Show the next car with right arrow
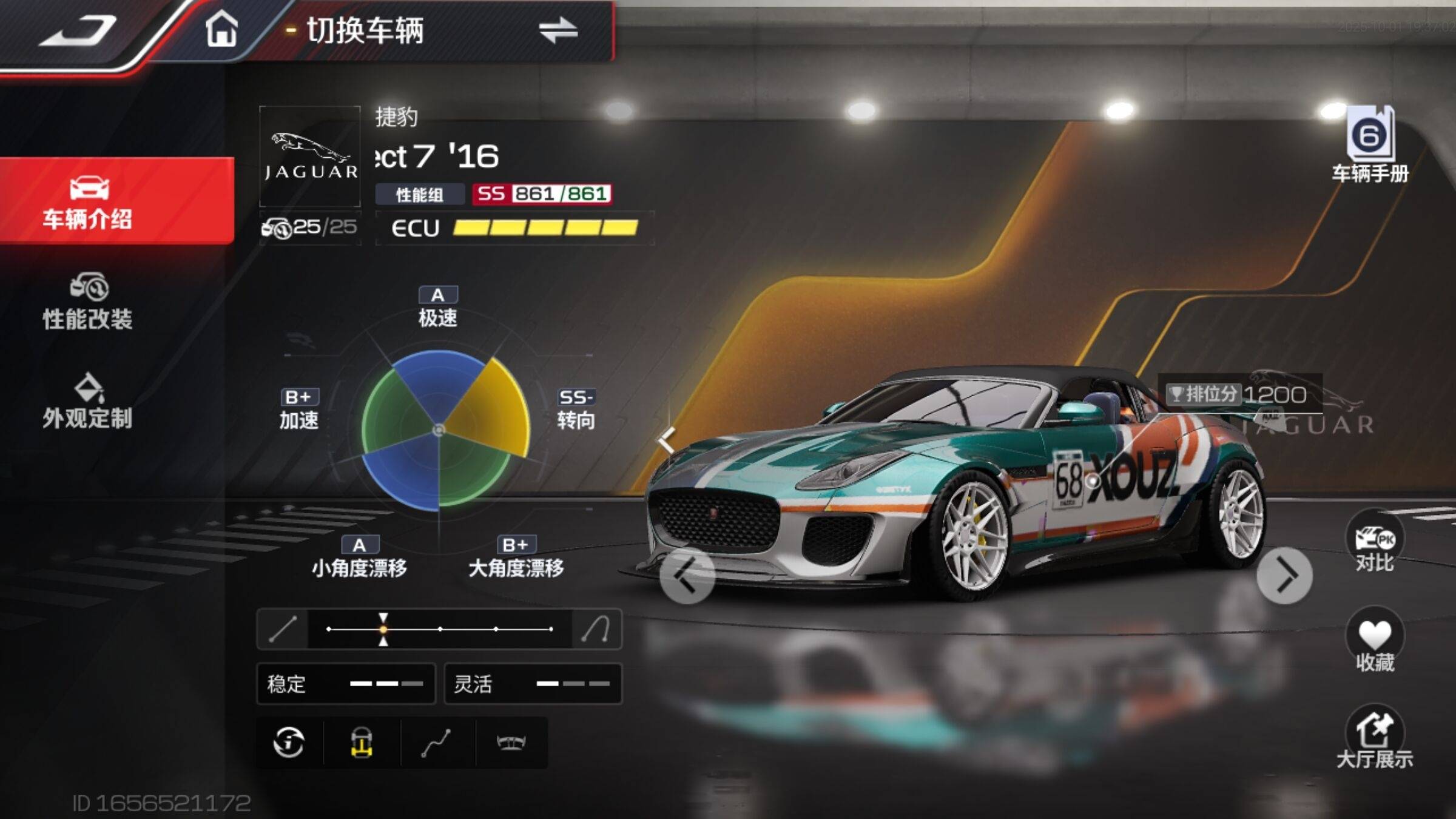 (x=1285, y=576)
